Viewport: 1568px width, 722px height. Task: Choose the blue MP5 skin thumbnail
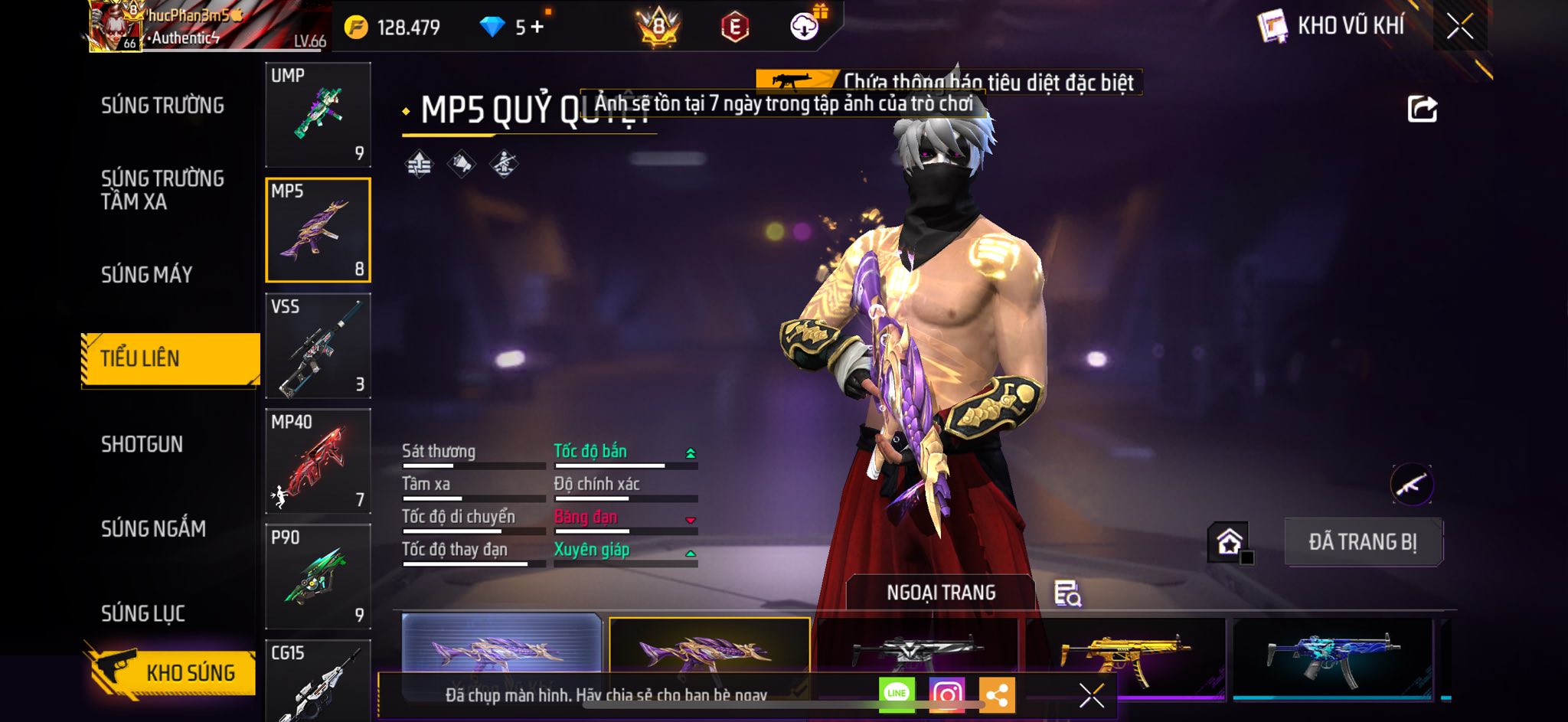click(1332, 657)
